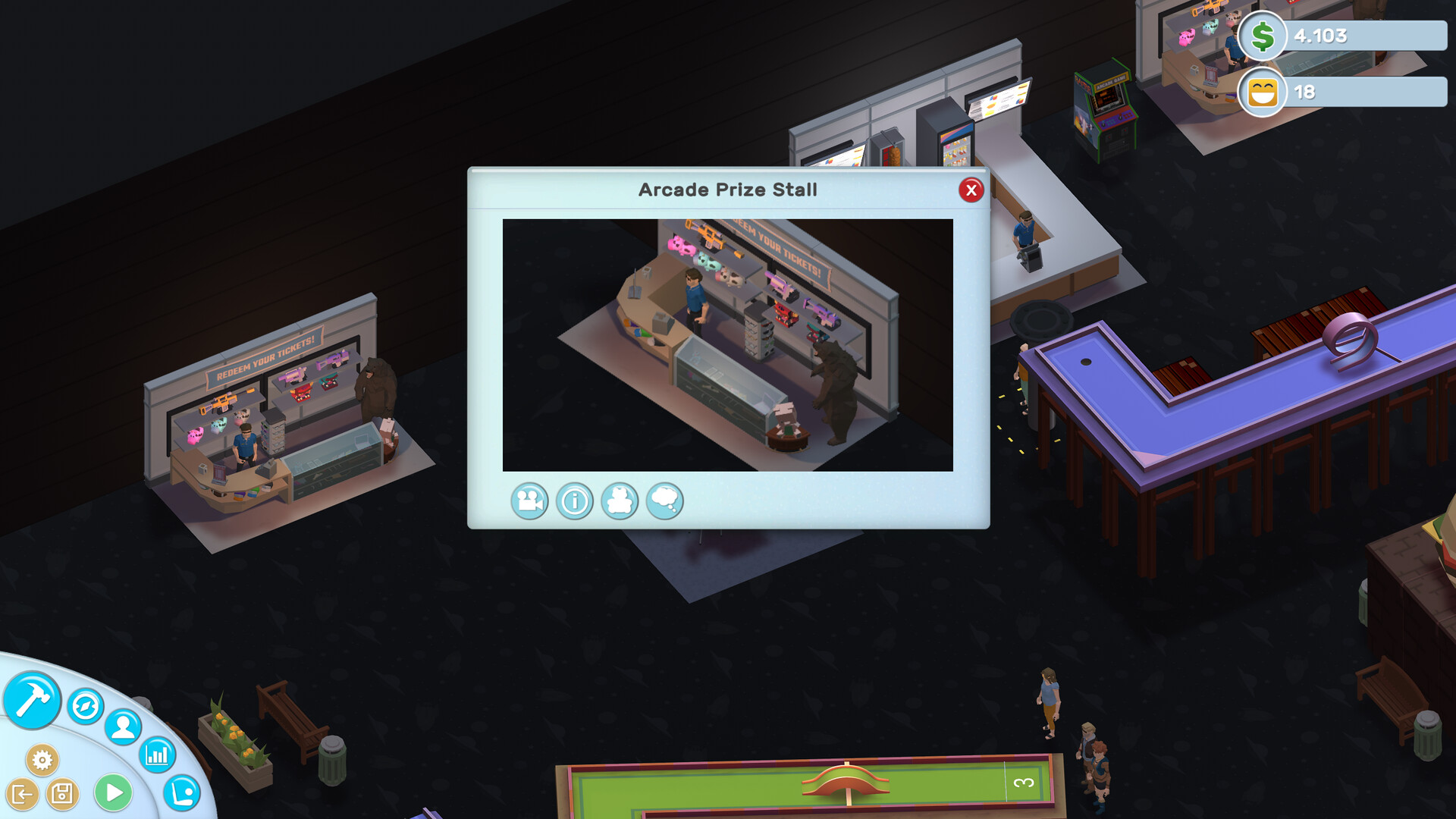1456x819 pixels.
Task: Activate the follow camera on the stall
Action: [529, 501]
